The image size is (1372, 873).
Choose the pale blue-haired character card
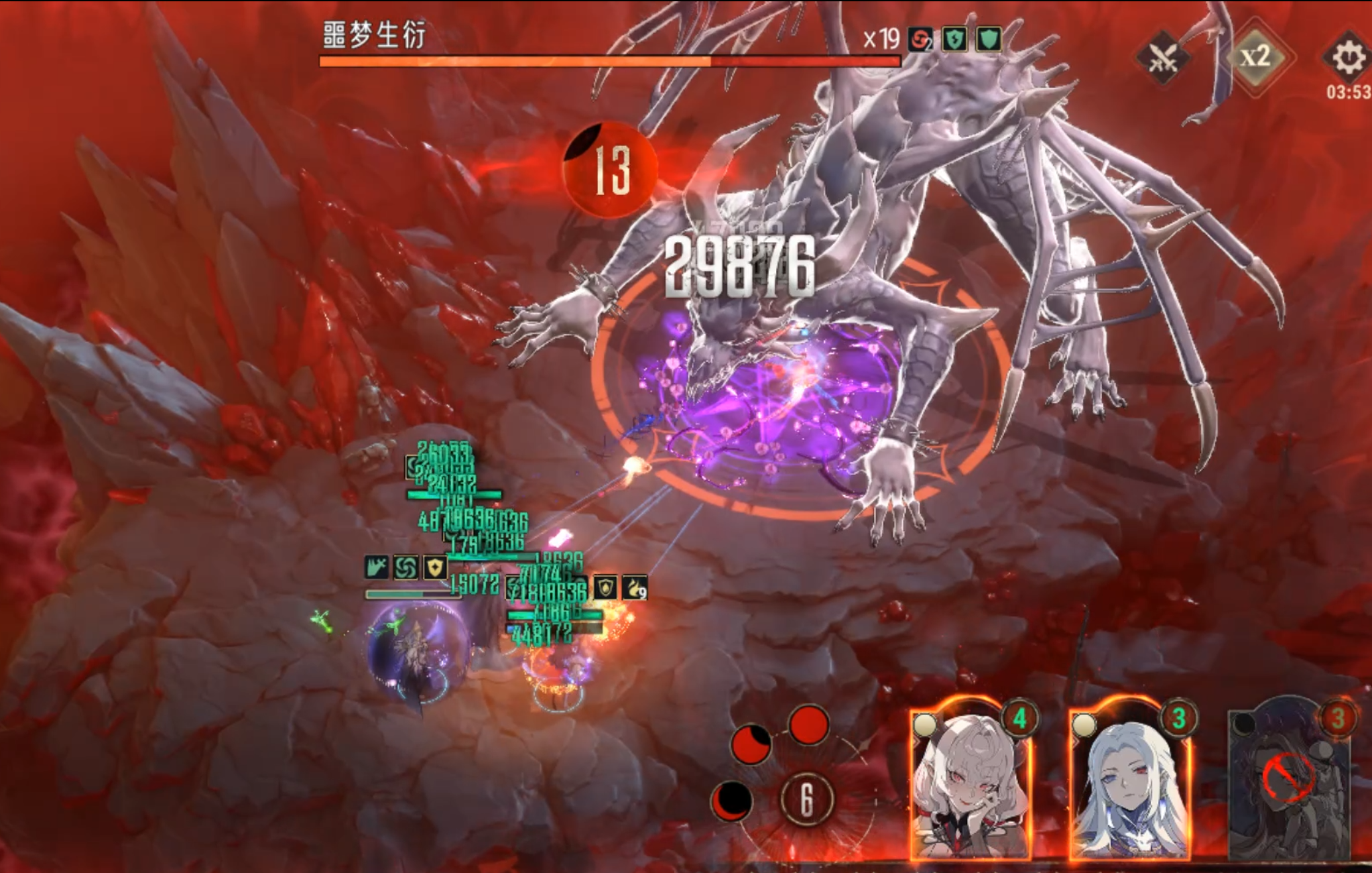(1129, 784)
